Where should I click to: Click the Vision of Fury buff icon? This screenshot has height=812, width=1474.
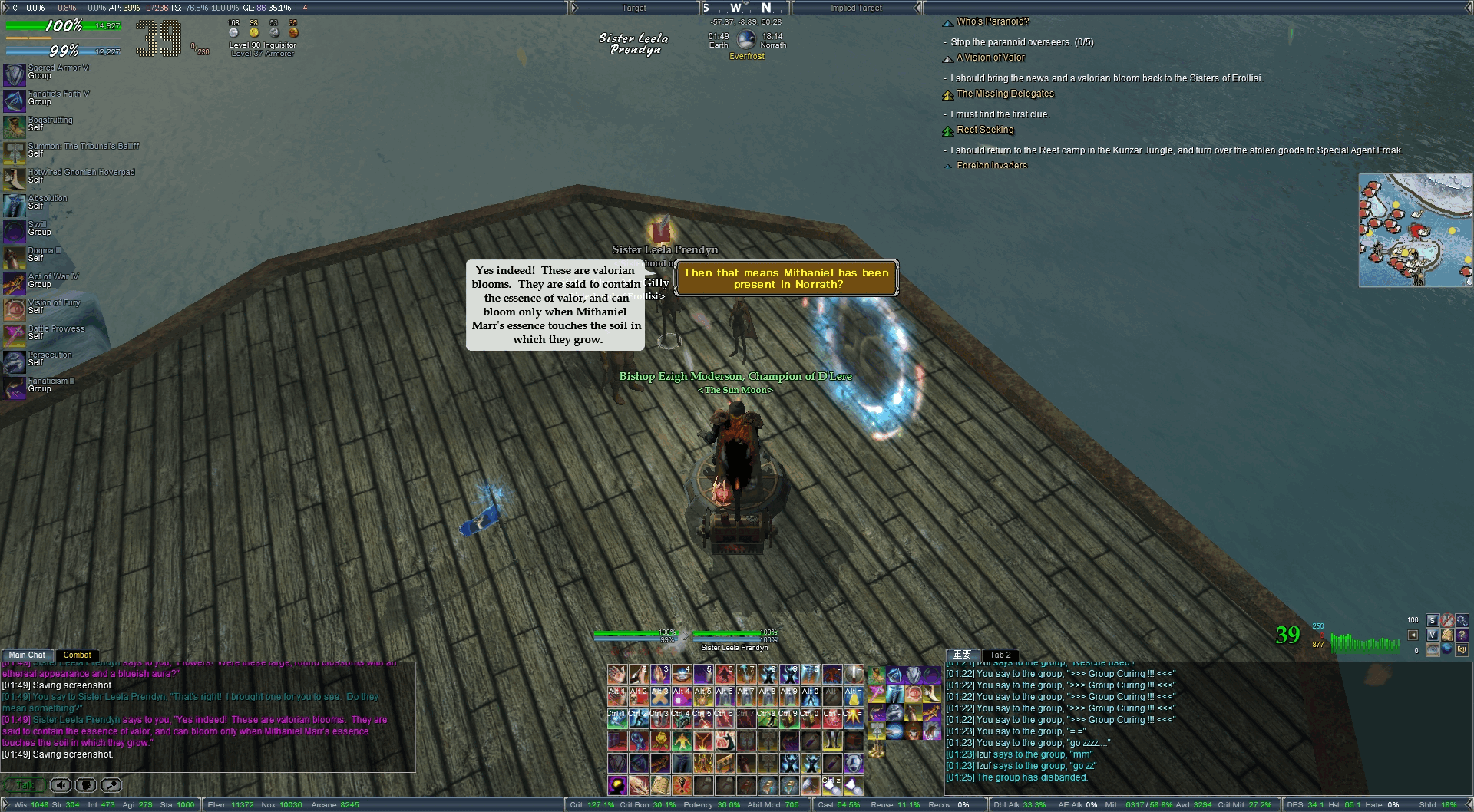15,310
